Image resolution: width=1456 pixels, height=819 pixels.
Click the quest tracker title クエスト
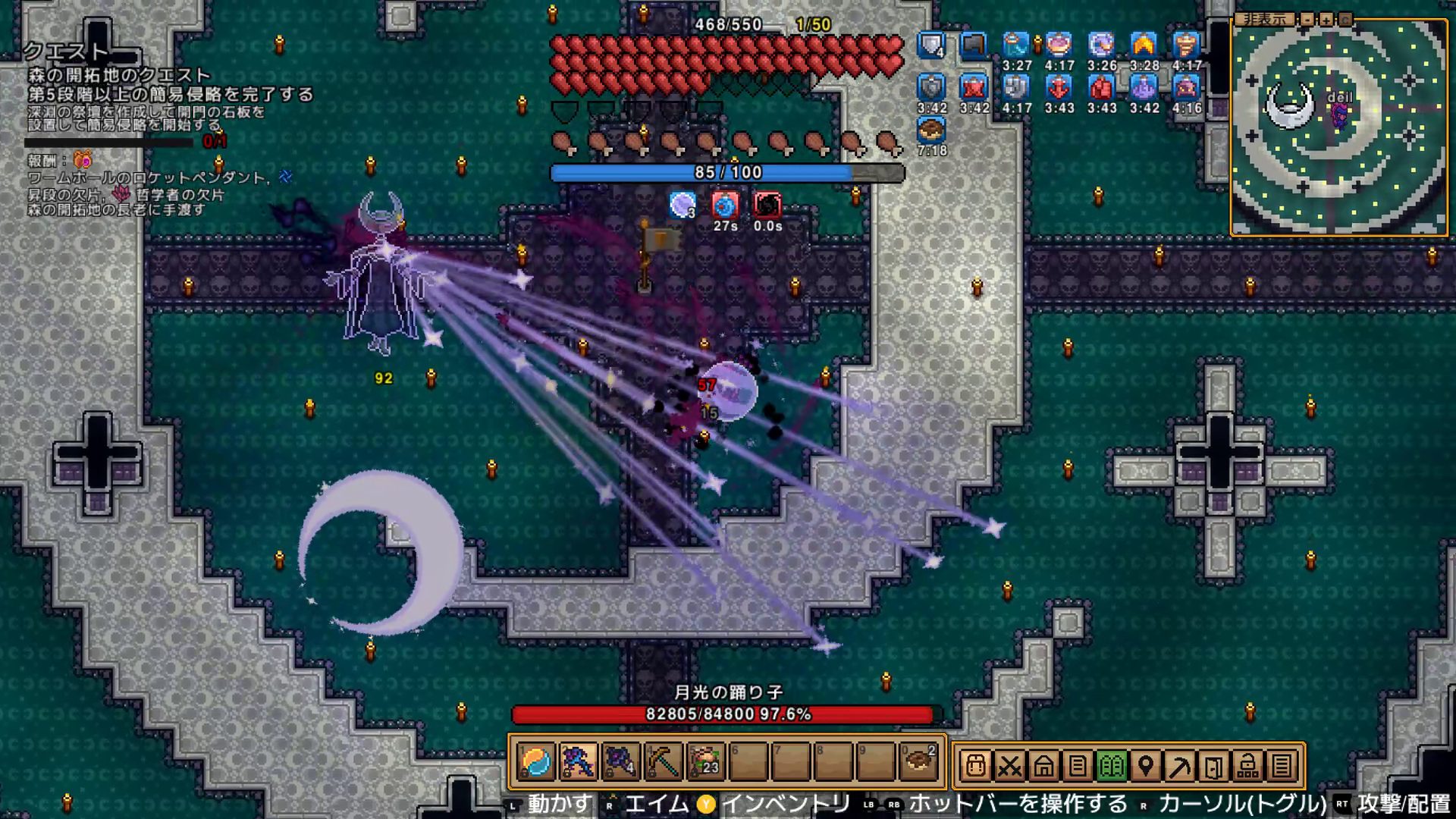pyautogui.click(x=67, y=52)
